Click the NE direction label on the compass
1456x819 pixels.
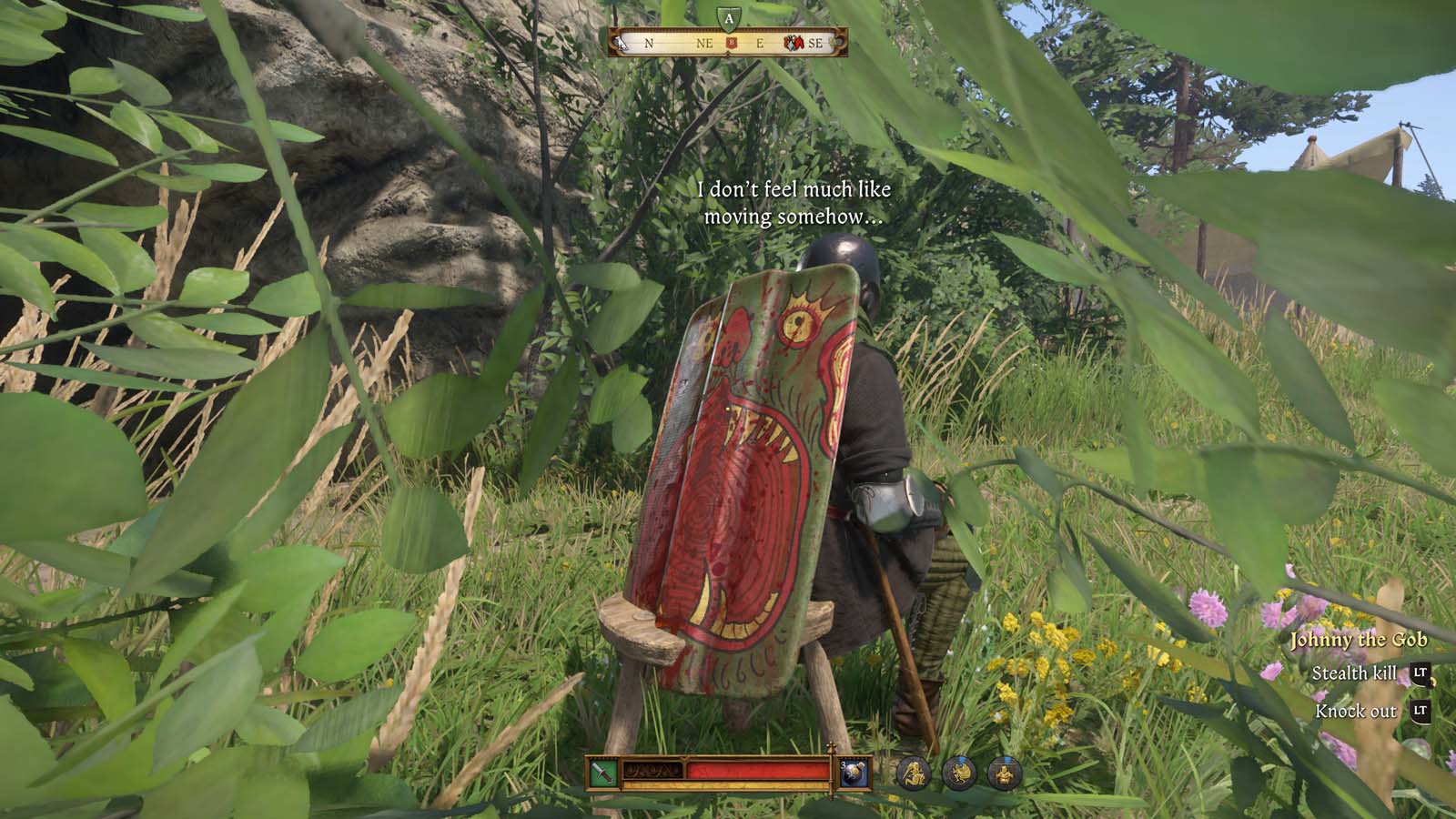click(x=706, y=43)
